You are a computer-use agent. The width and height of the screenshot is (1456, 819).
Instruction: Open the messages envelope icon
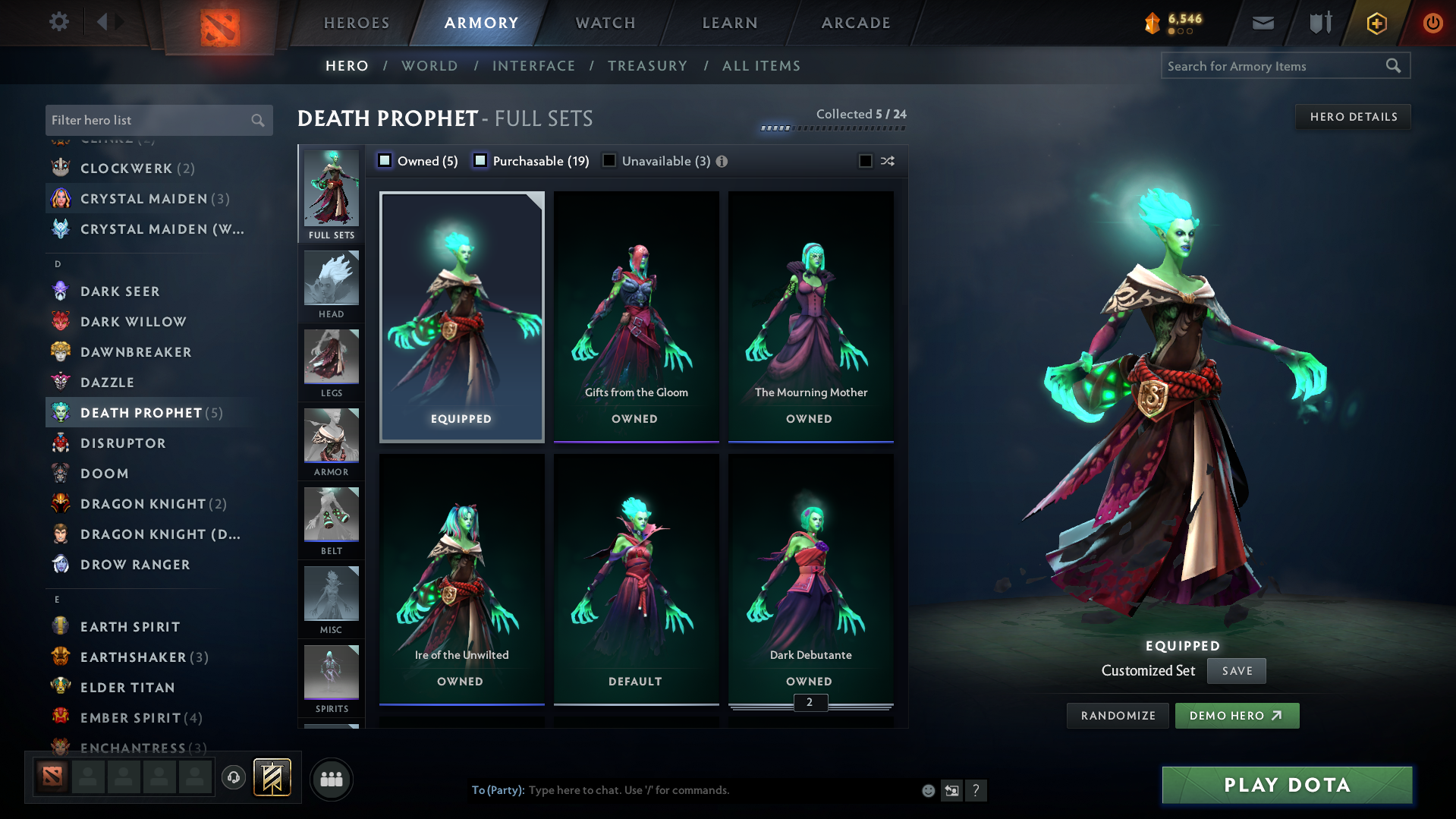(1262, 22)
